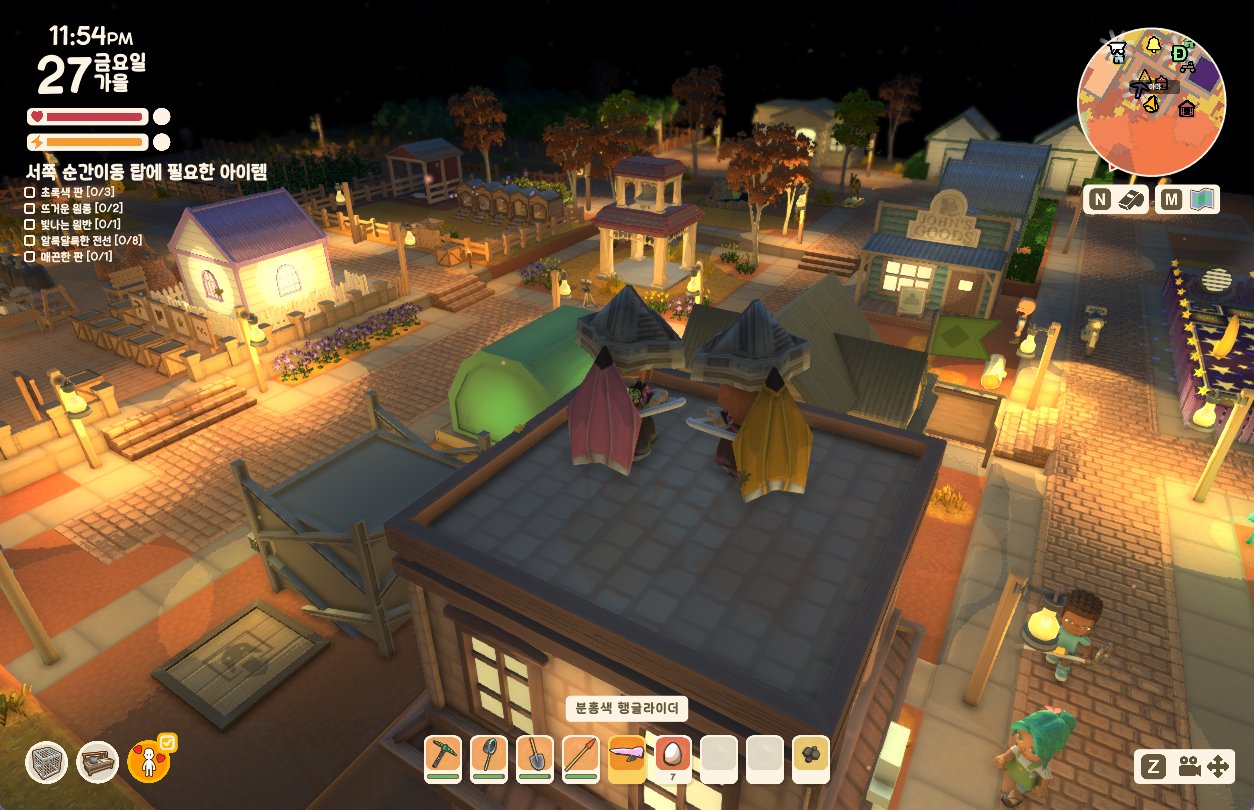Select the shovel hotbar slot
Image resolution: width=1254 pixels, height=810 pixels.
(x=534, y=757)
